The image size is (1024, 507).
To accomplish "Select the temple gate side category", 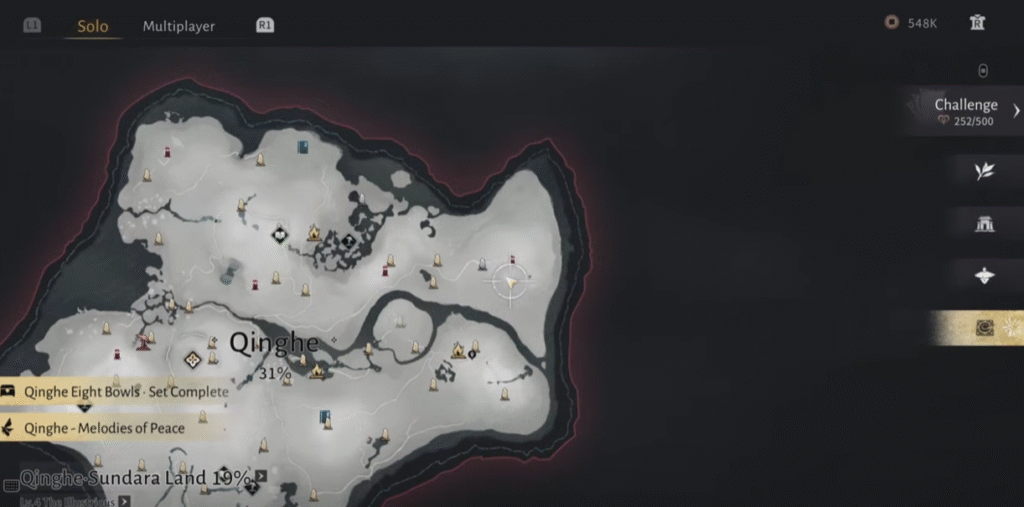I will (x=984, y=224).
